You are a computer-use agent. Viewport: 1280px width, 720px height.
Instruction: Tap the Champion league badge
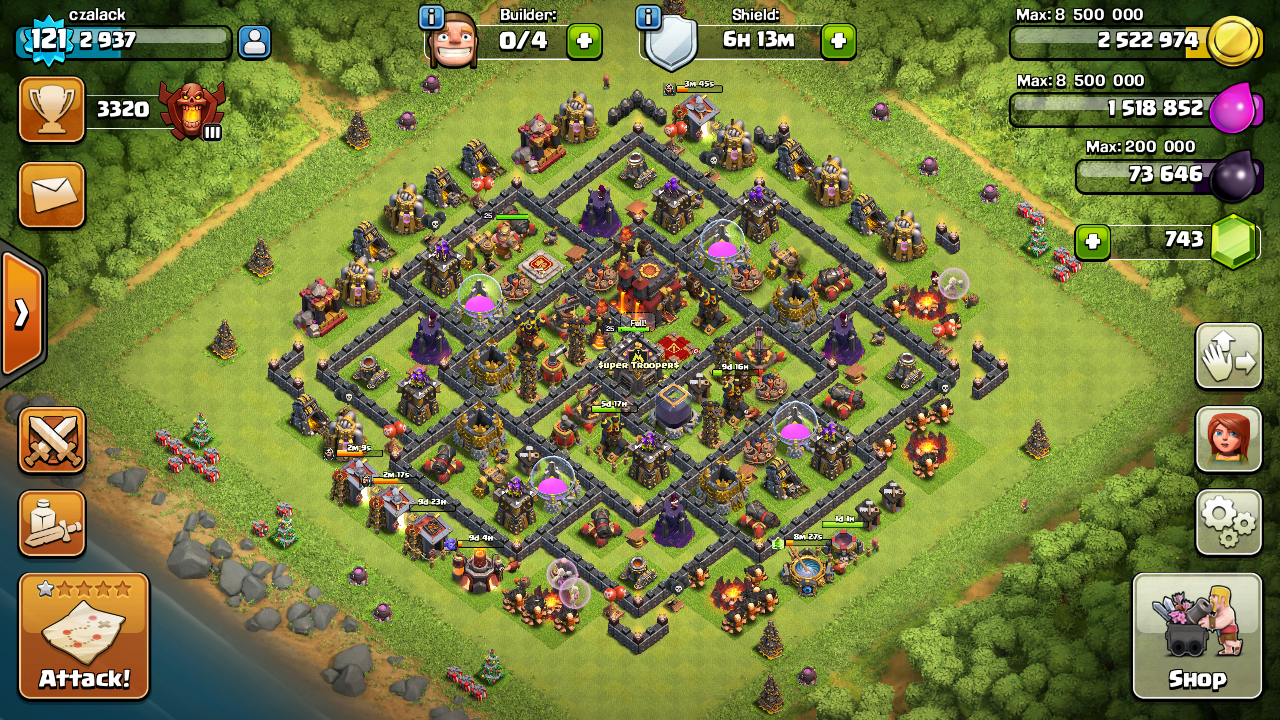coord(192,108)
